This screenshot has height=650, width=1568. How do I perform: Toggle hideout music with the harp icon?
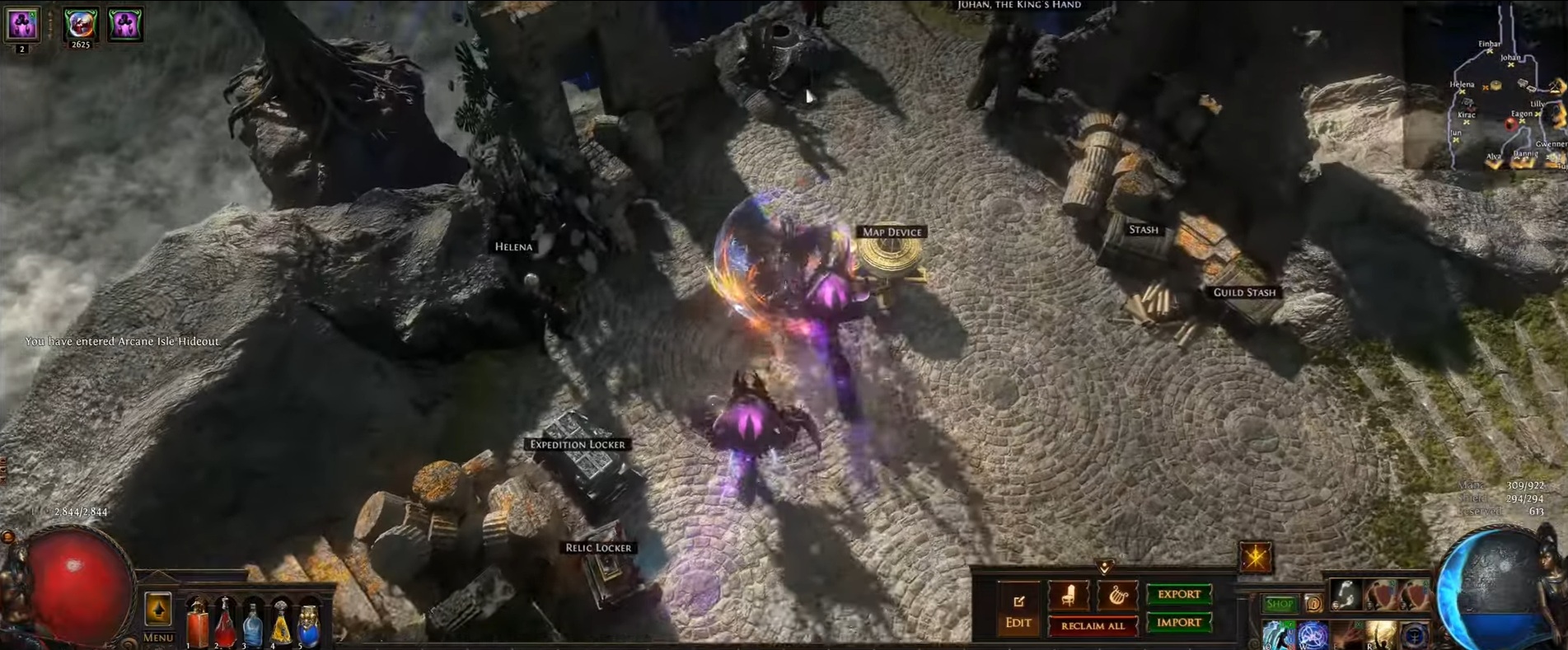pos(1117,595)
